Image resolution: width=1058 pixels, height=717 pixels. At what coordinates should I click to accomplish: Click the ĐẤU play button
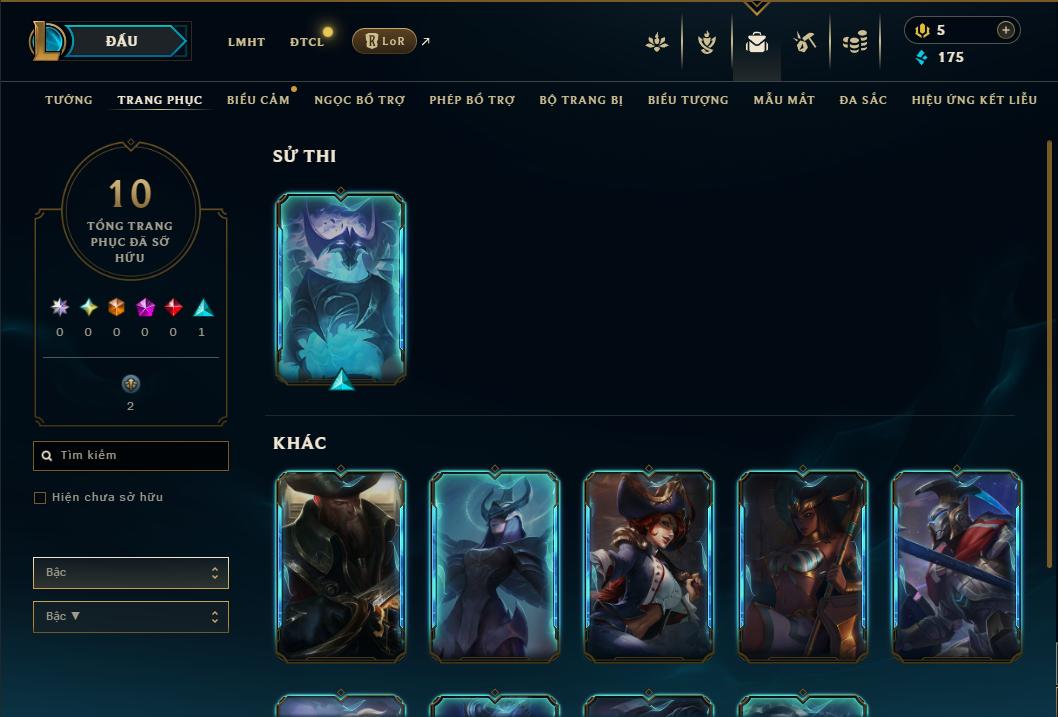pos(122,41)
